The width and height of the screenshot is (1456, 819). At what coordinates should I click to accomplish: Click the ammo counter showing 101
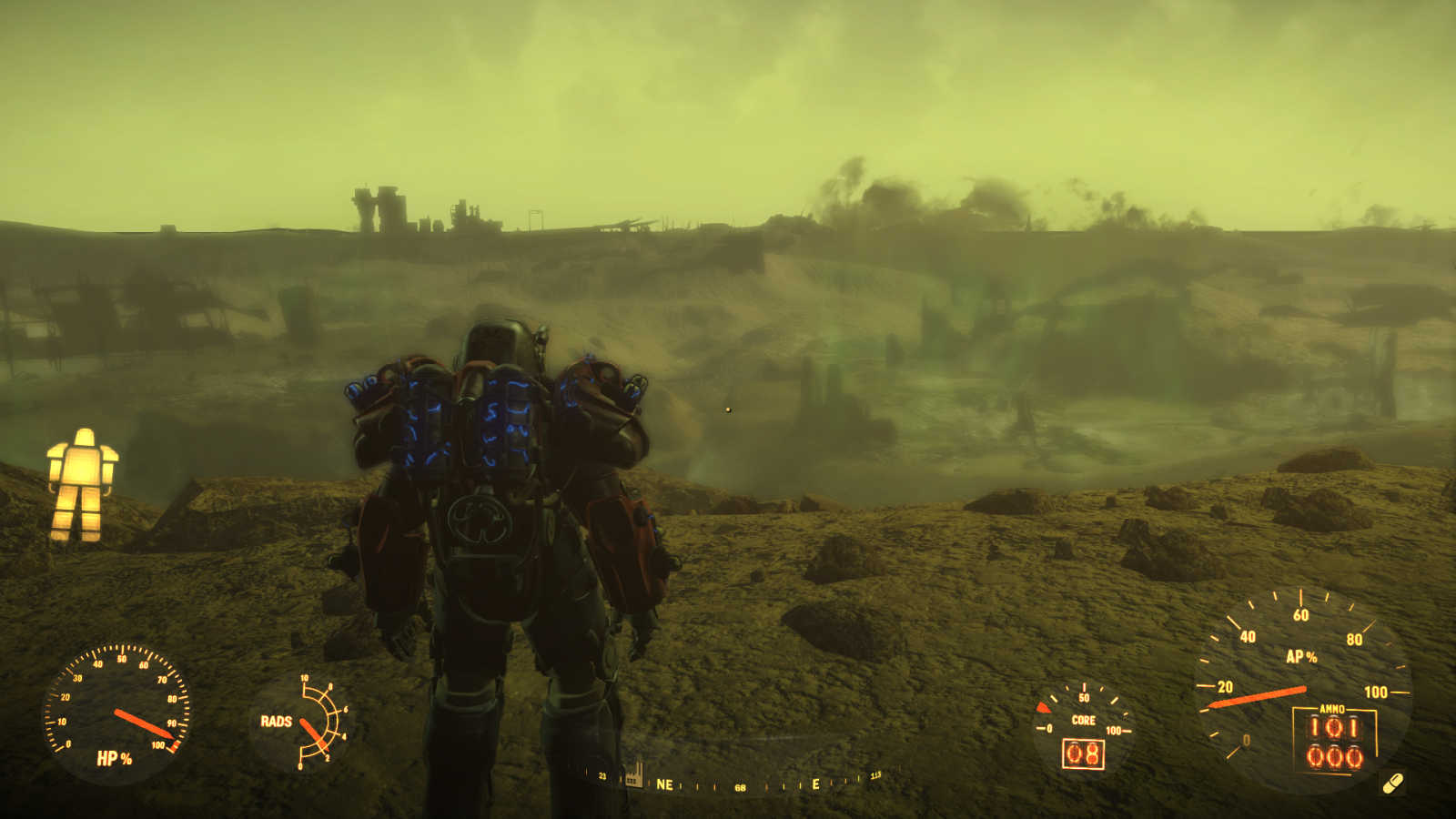[x=1335, y=726]
